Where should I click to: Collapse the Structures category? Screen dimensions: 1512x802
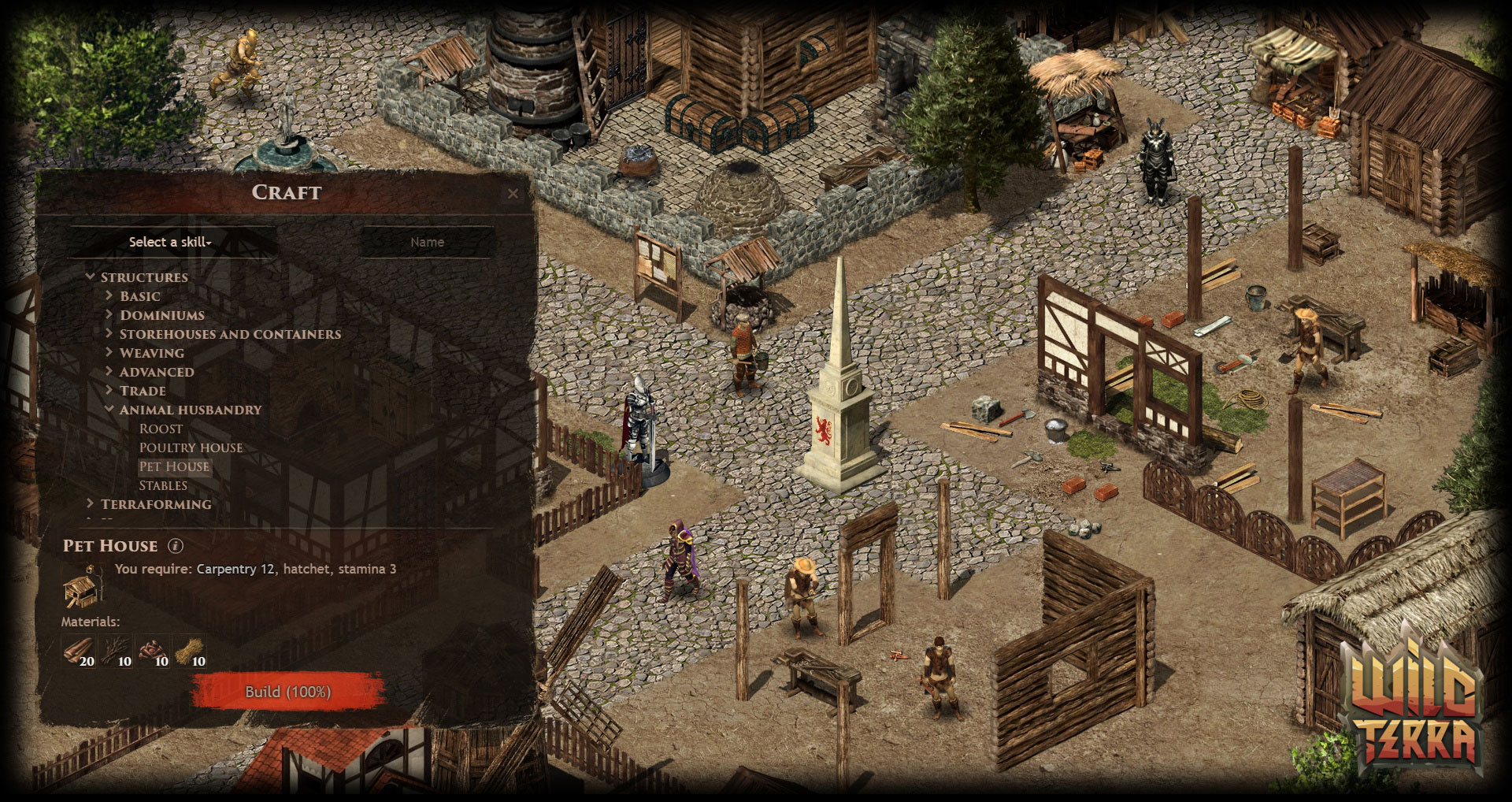(x=91, y=277)
